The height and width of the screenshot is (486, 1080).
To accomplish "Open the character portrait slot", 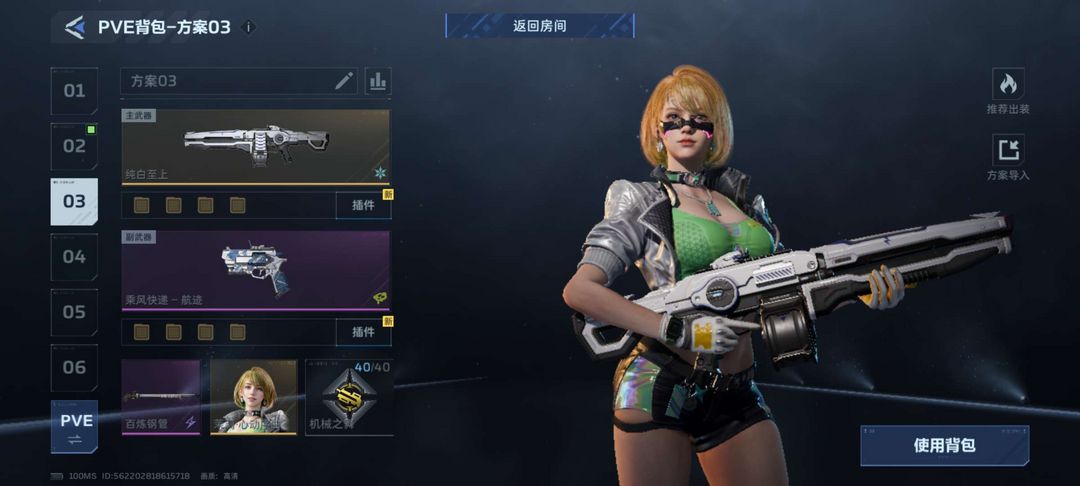I will 253,397.
